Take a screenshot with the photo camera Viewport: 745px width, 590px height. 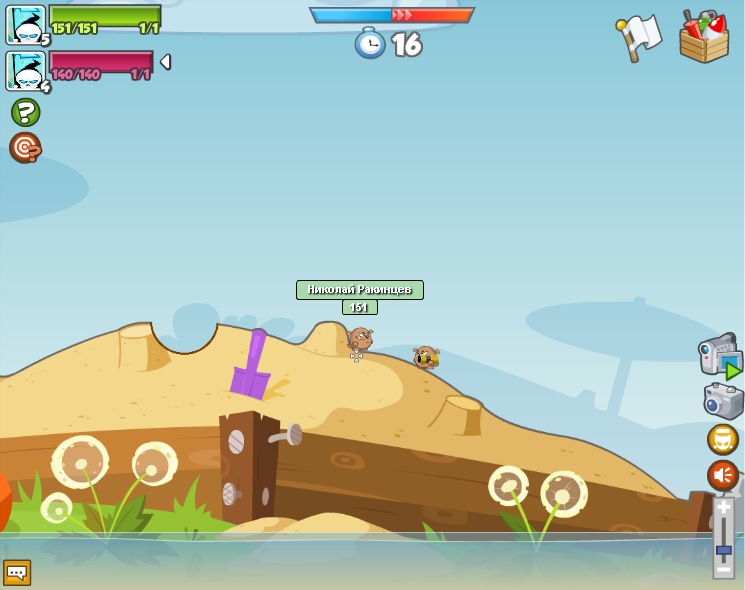point(722,401)
